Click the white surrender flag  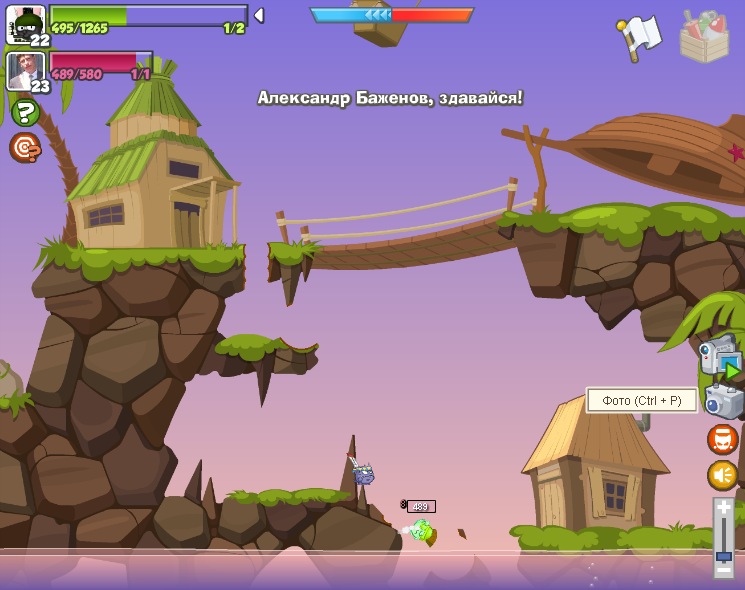(x=639, y=37)
